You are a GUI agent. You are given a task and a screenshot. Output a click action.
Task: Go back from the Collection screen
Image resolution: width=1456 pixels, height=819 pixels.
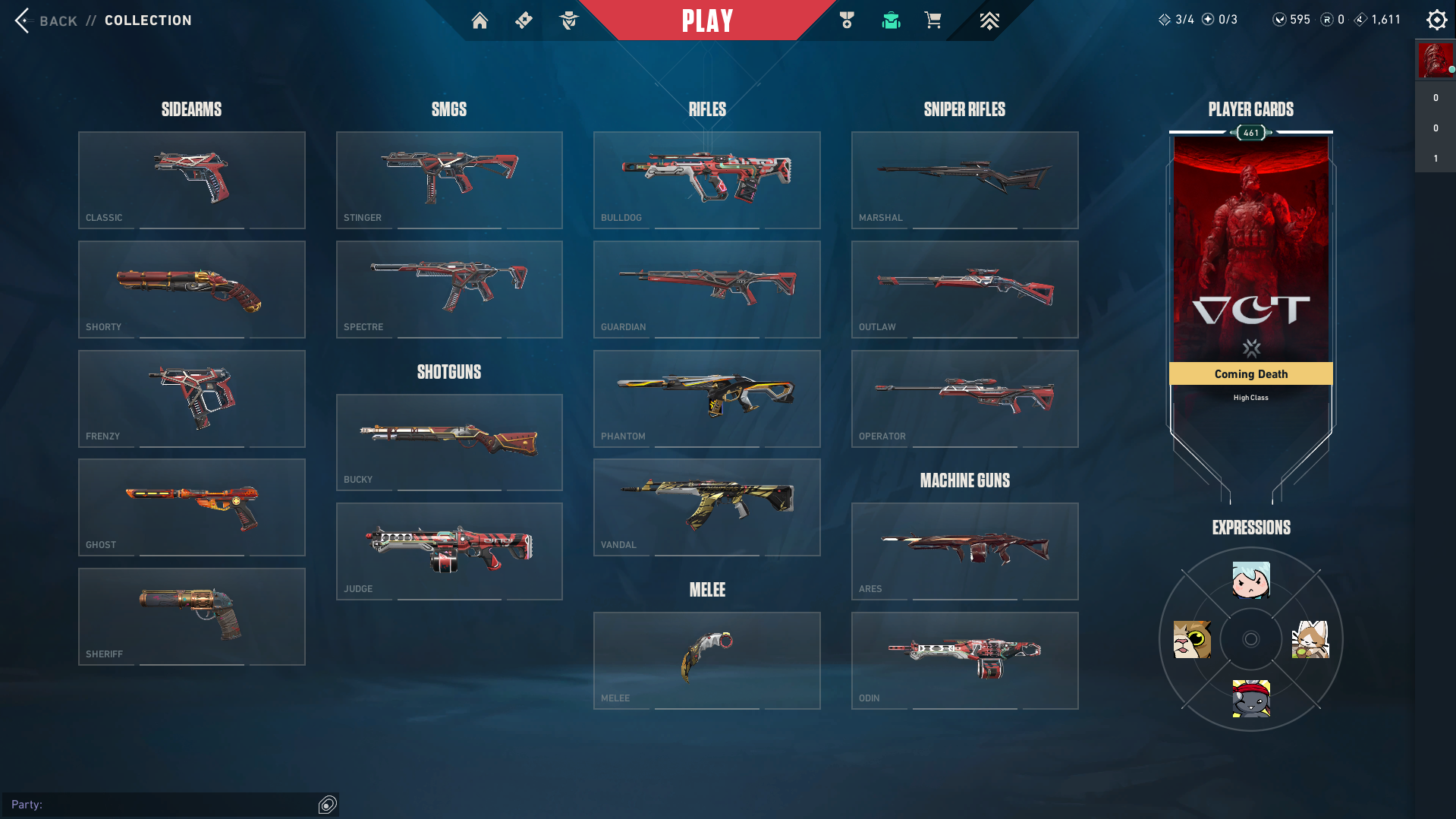pos(44,20)
